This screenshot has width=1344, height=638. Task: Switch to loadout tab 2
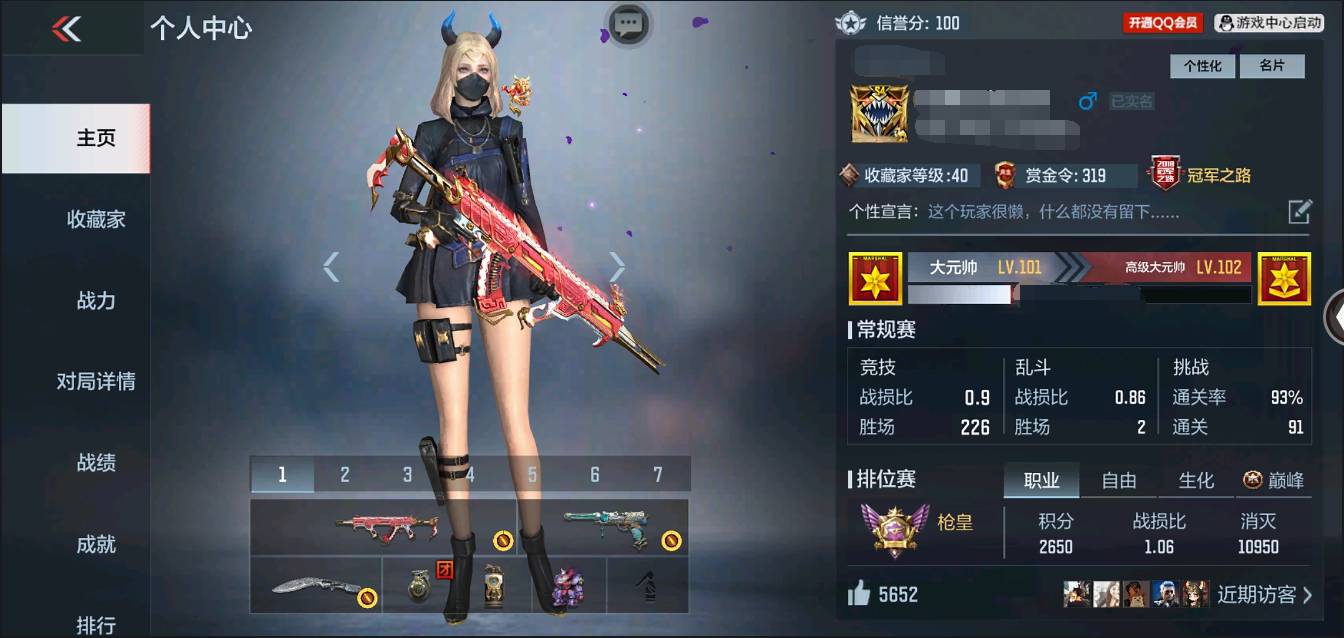[x=344, y=475]
